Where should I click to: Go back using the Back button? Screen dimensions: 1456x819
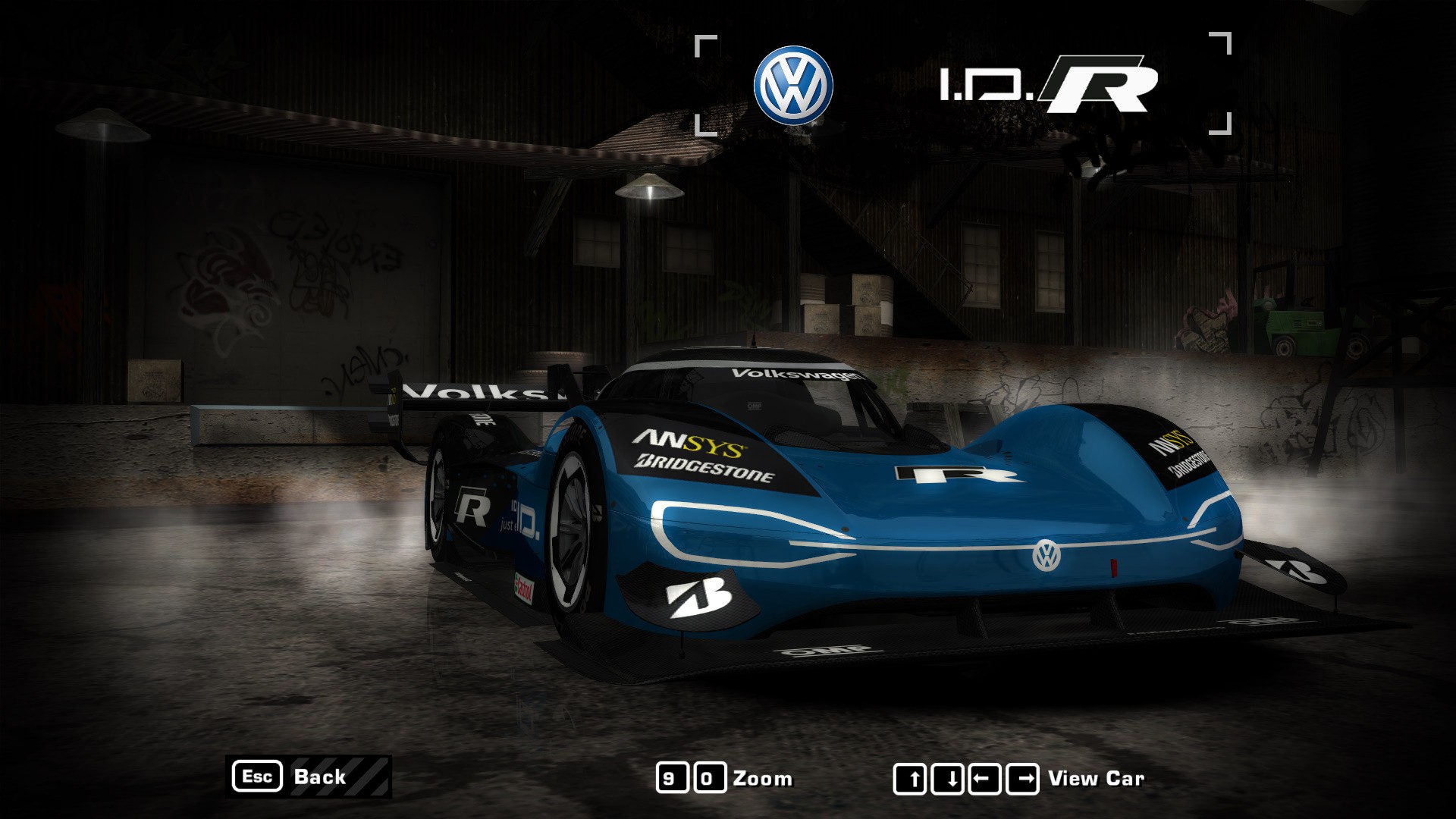(x=309, y=777)
